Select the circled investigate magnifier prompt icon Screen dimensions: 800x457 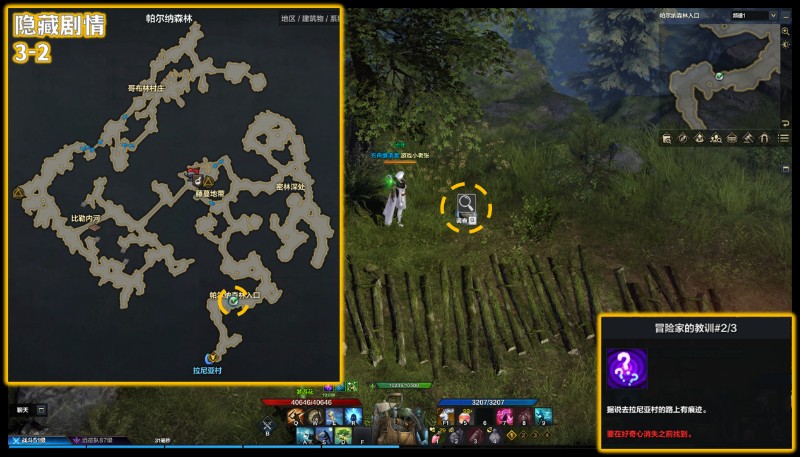pos(467,205)
